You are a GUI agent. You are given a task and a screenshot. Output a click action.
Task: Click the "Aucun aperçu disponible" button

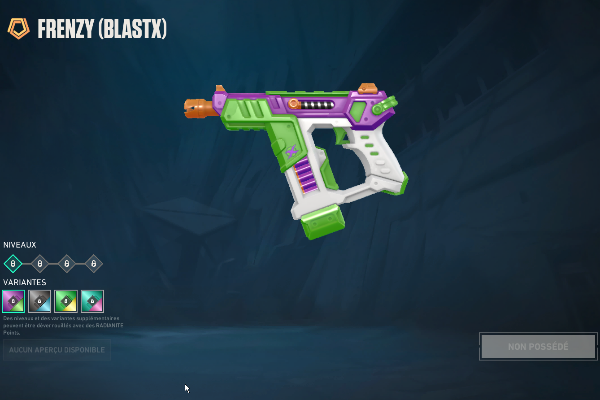(x=55, y=350)
